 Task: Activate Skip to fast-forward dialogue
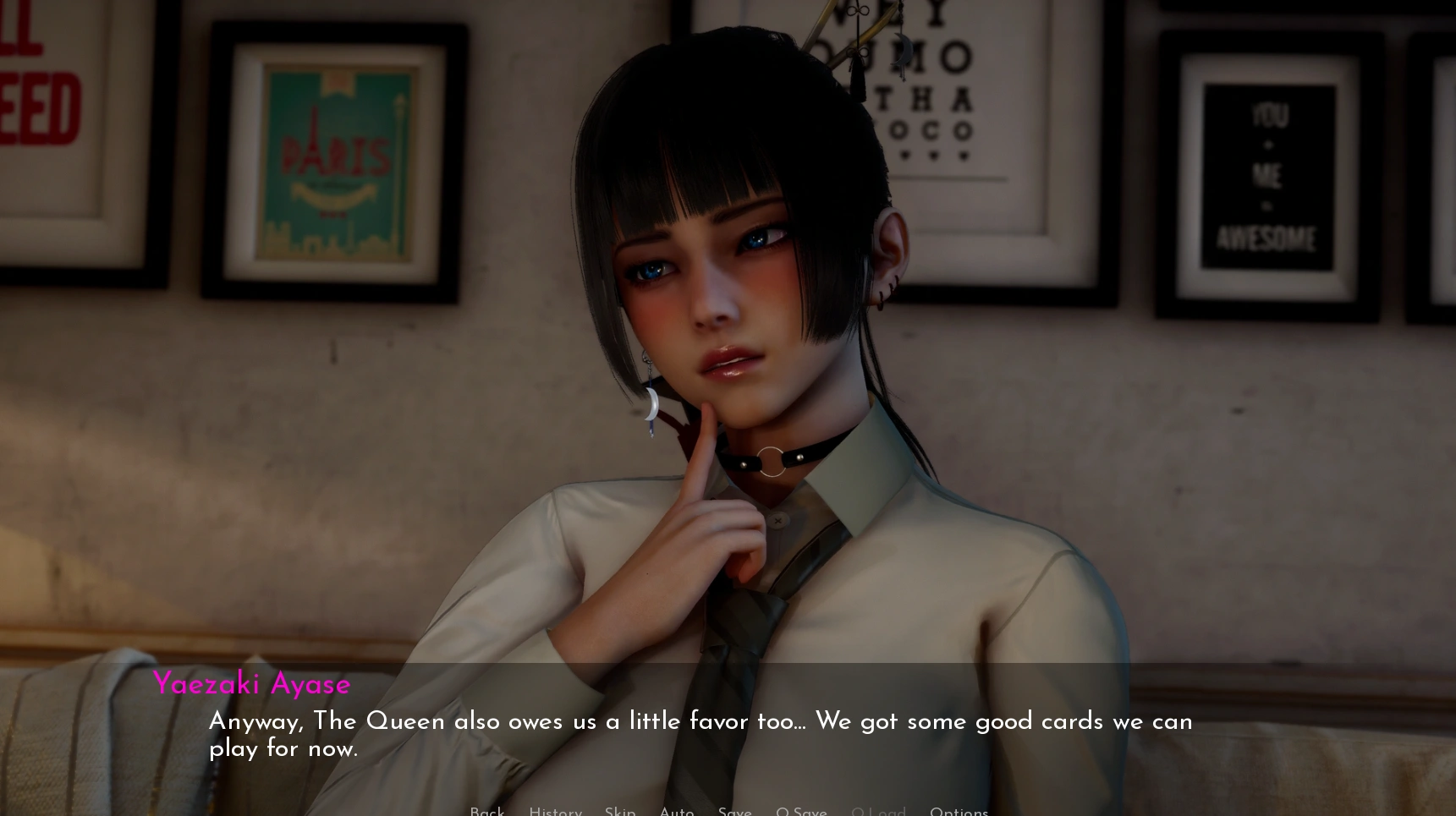coord(620,811)
